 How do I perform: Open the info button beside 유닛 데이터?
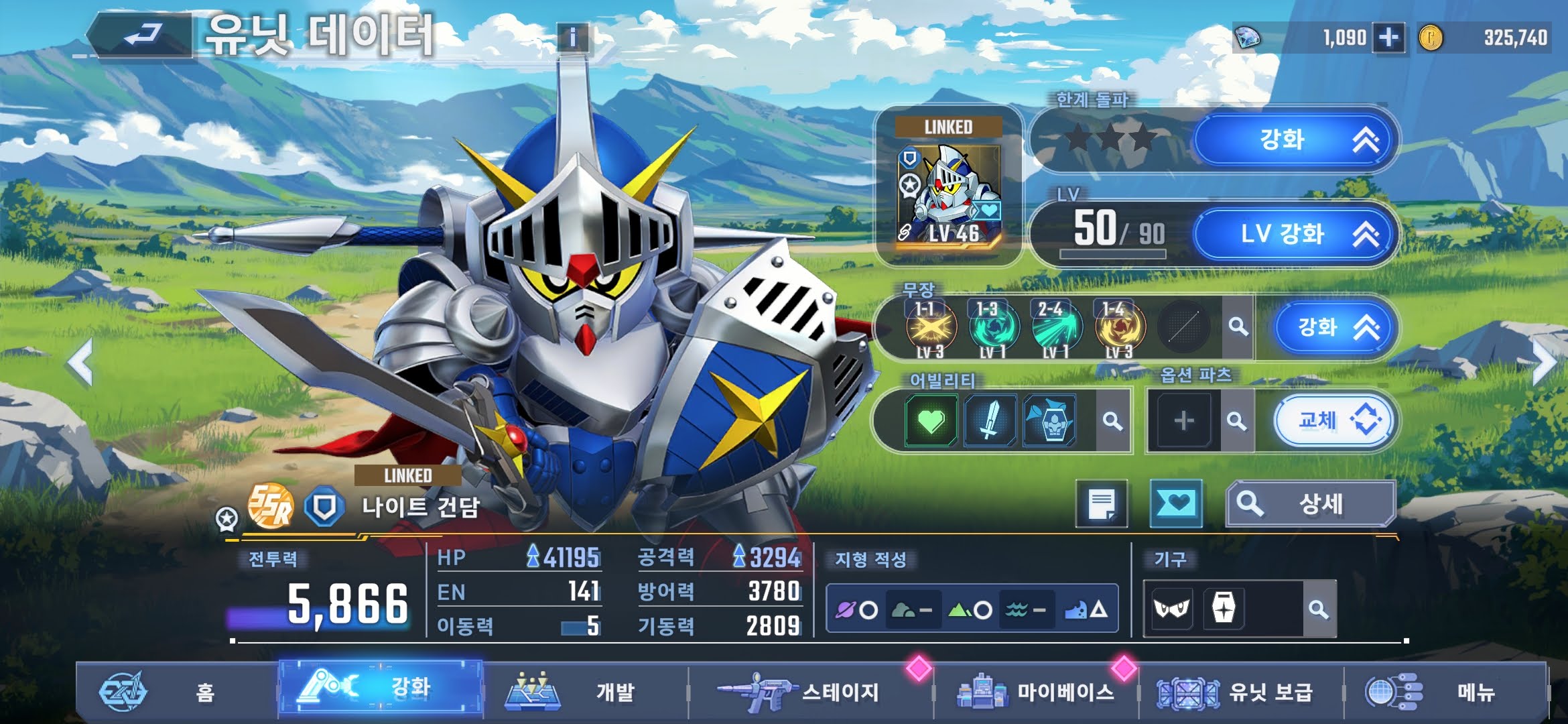pos(572,38)
